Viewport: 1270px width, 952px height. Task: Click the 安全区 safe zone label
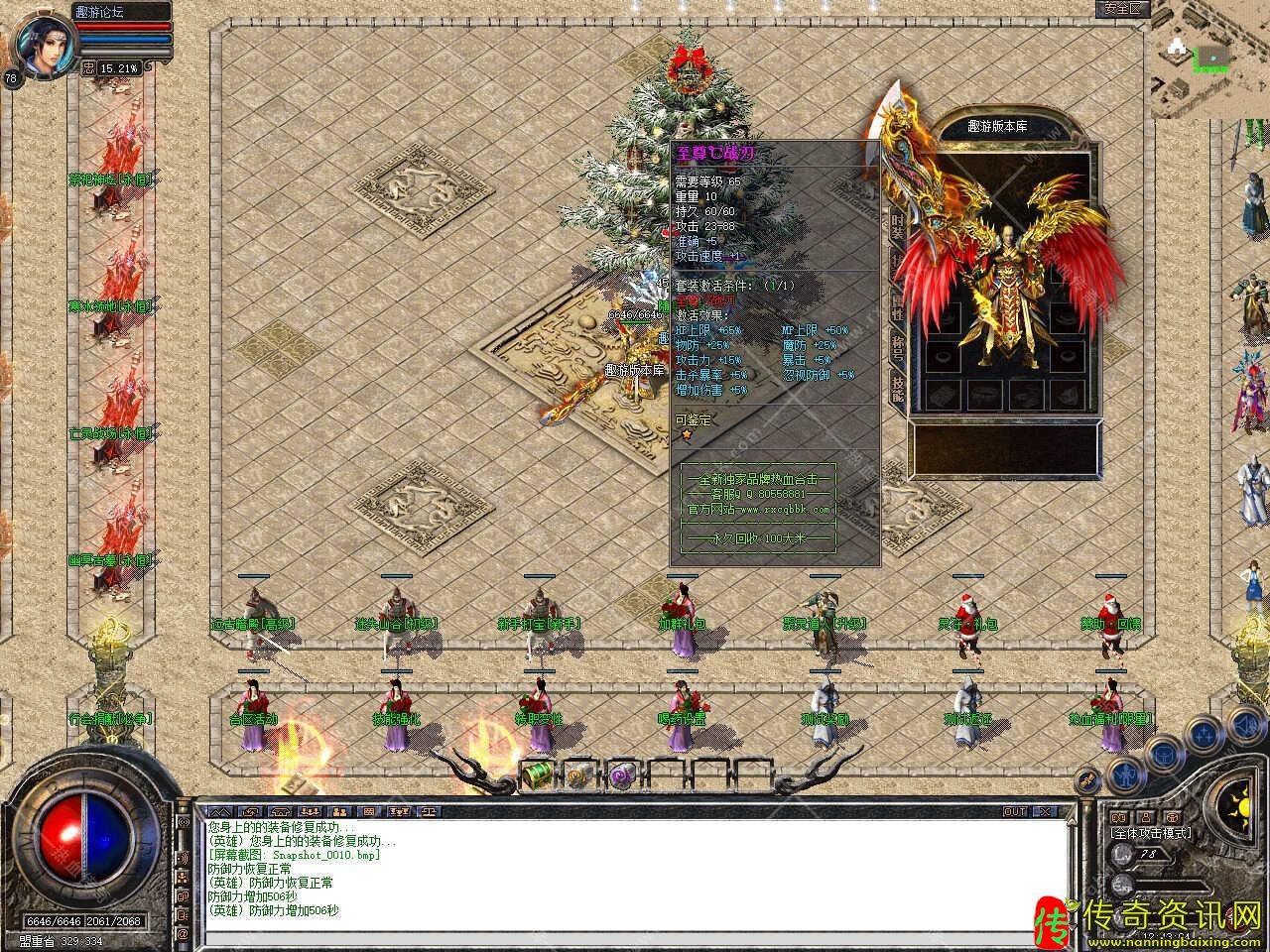1123,8
